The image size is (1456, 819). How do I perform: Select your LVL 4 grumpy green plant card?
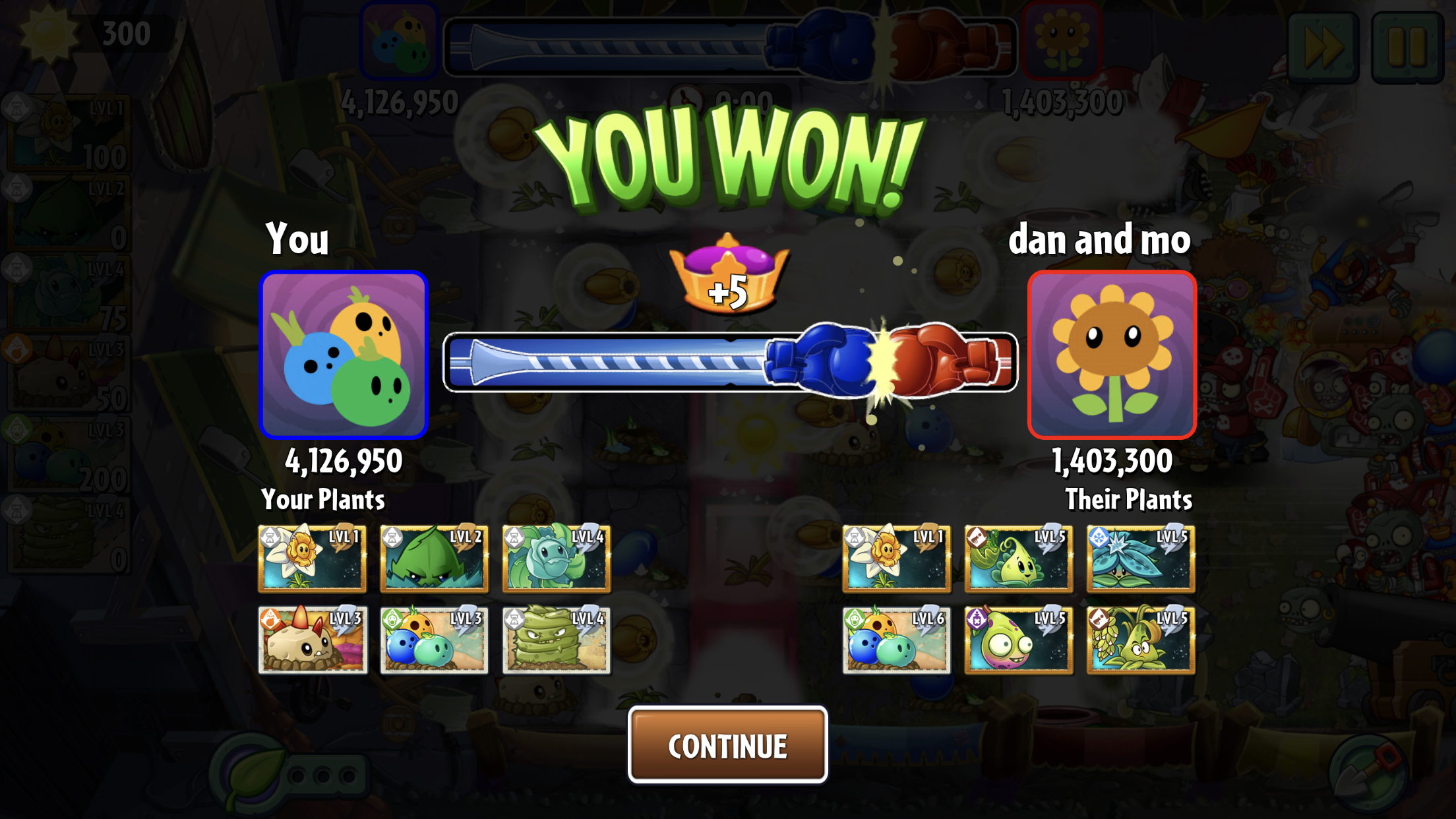tap(557, 640)
